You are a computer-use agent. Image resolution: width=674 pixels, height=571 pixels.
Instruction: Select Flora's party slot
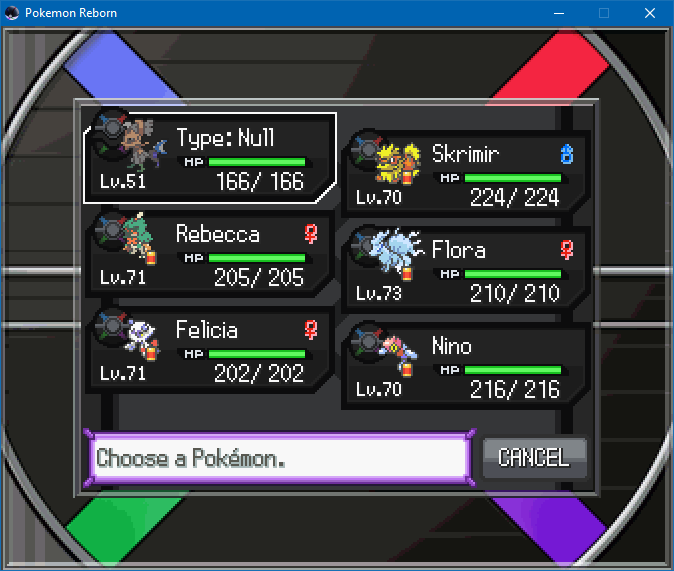click(x=466, y=270)
